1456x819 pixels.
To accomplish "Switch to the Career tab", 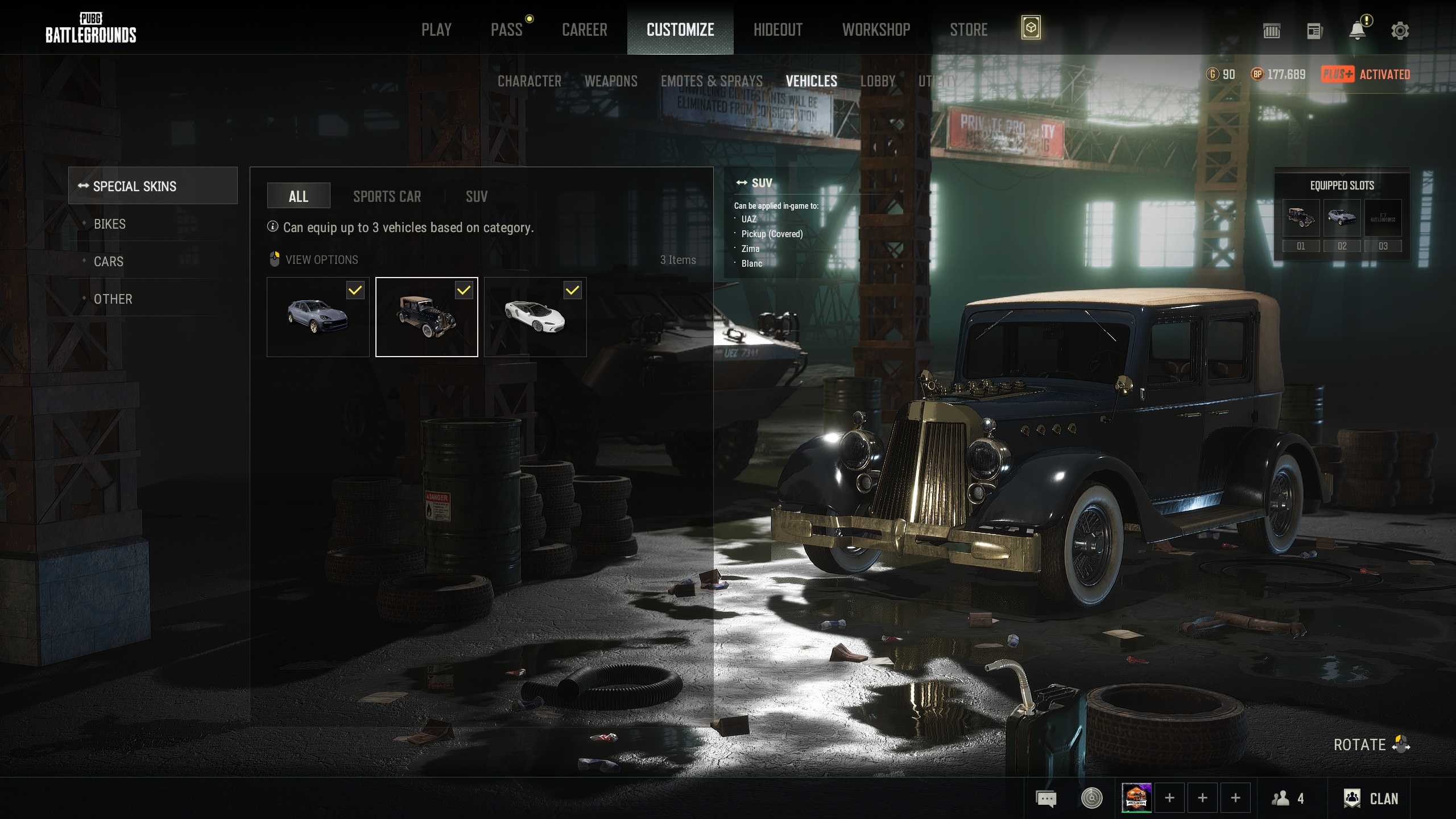I will pyautogui.click(x=584, y=30).
